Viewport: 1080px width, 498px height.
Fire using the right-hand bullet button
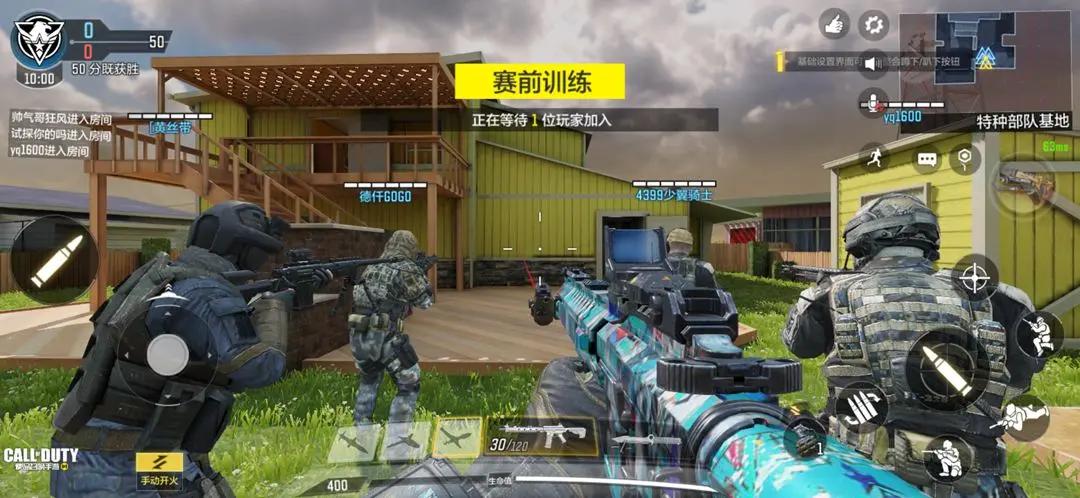click(x=941, y=365)
